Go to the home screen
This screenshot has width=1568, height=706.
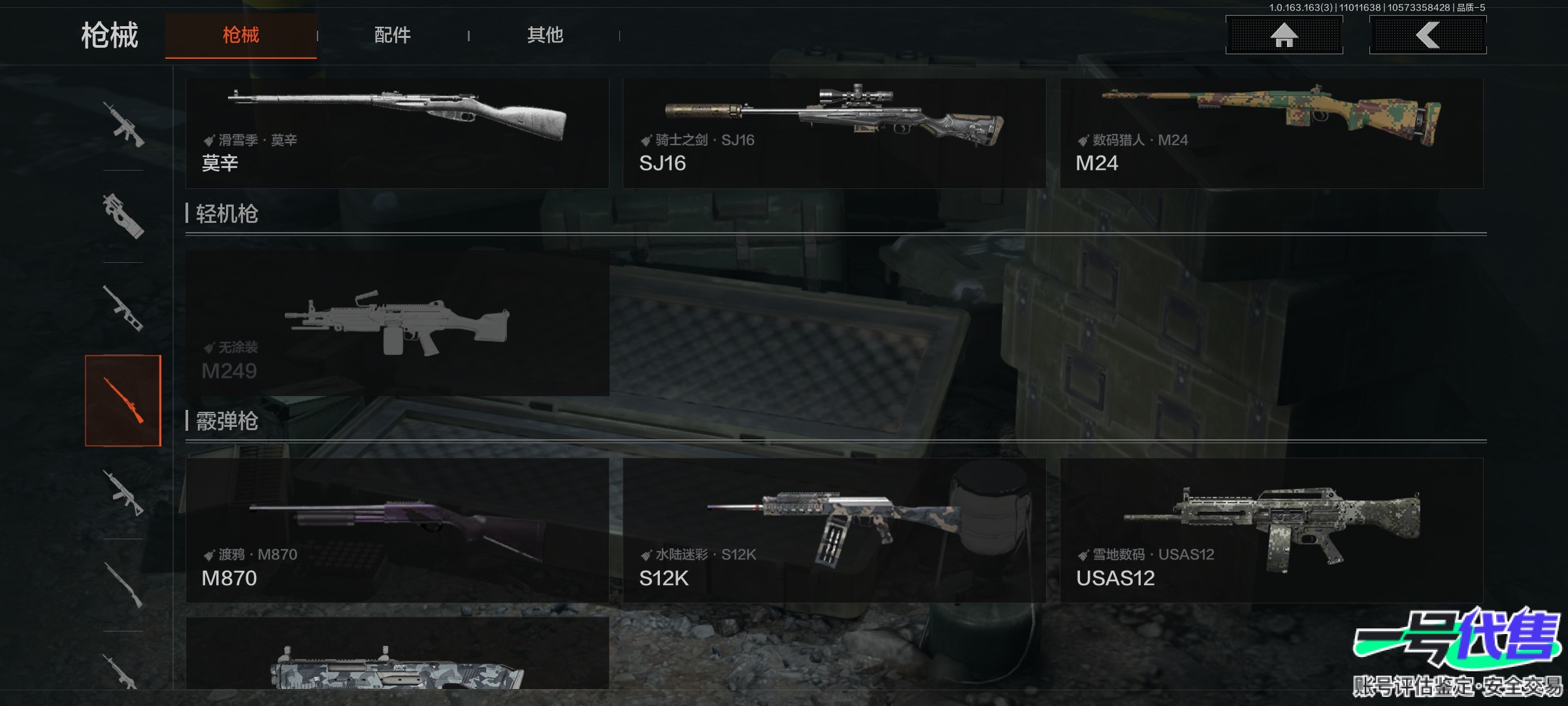pyautogui.click(x=1284, y=35)
